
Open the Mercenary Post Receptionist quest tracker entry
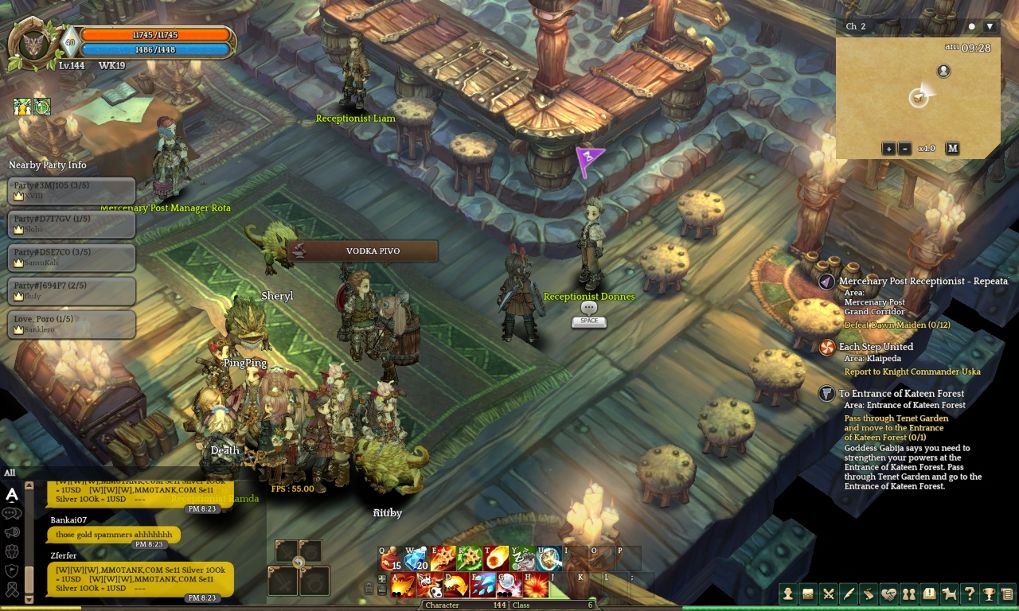[916, 282]
